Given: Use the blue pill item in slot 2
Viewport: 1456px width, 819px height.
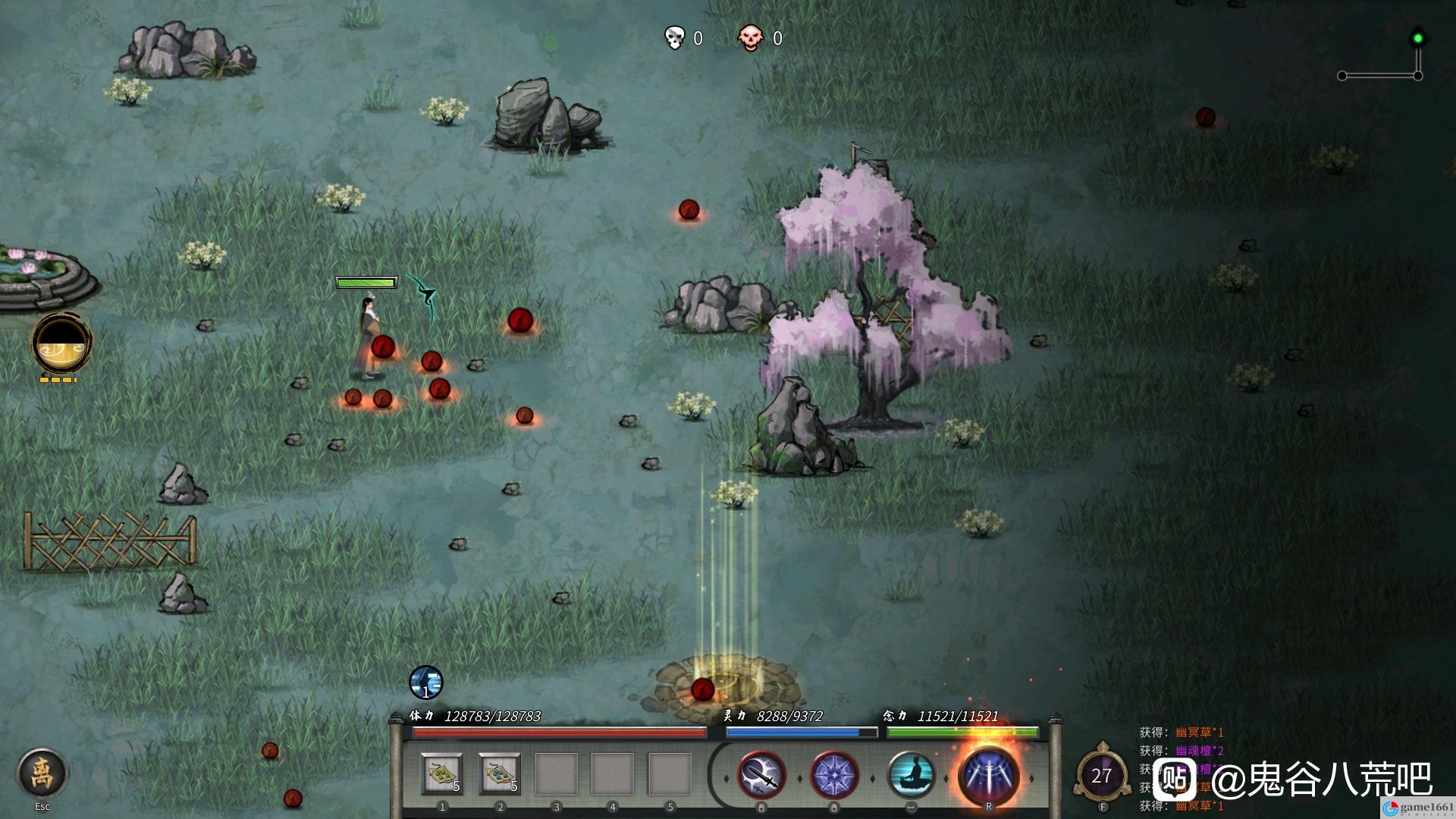Looking at the screenshot, I should click(500, 774).
